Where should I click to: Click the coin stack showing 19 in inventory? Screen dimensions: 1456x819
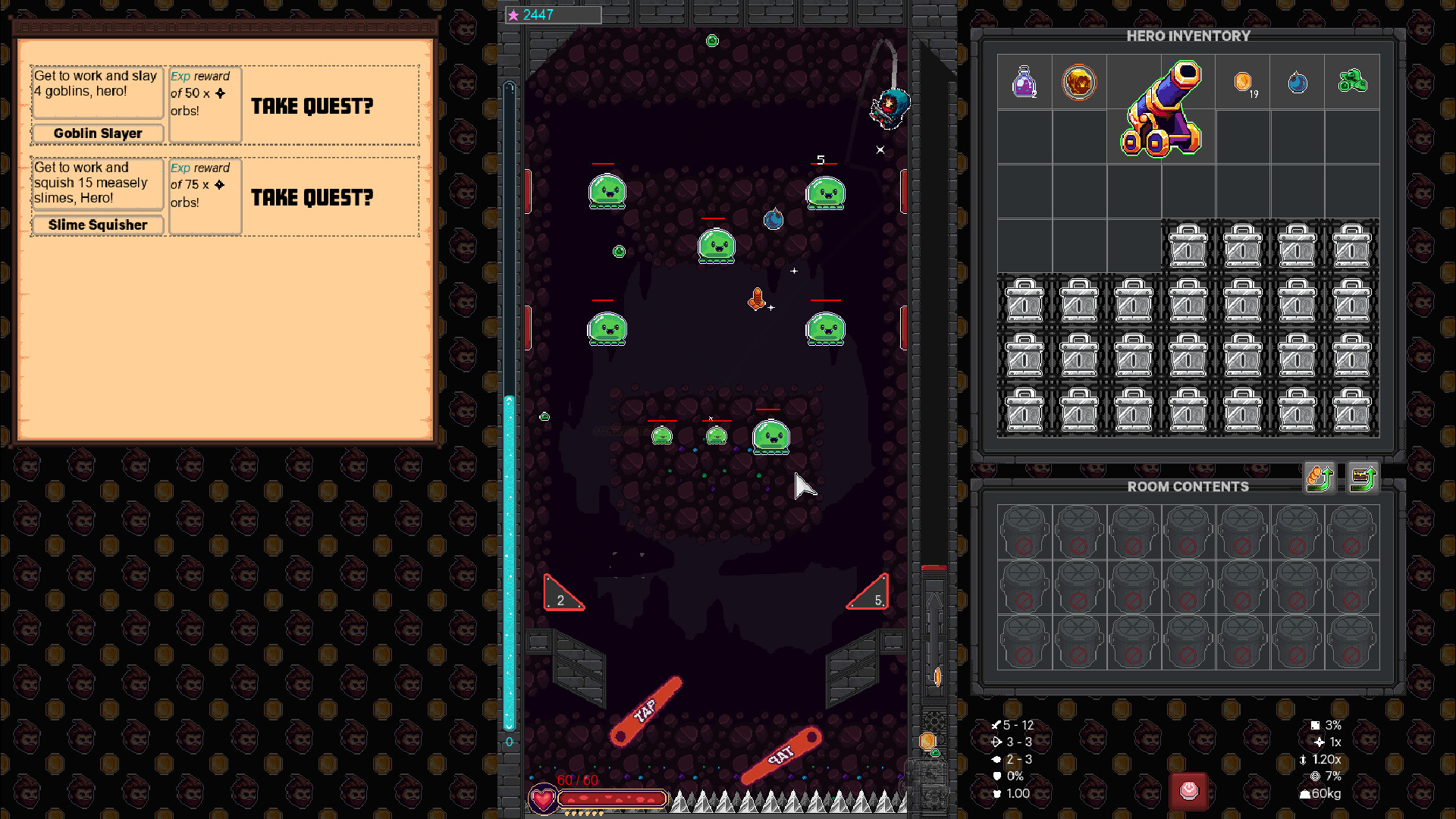[x=1244, y=83]
